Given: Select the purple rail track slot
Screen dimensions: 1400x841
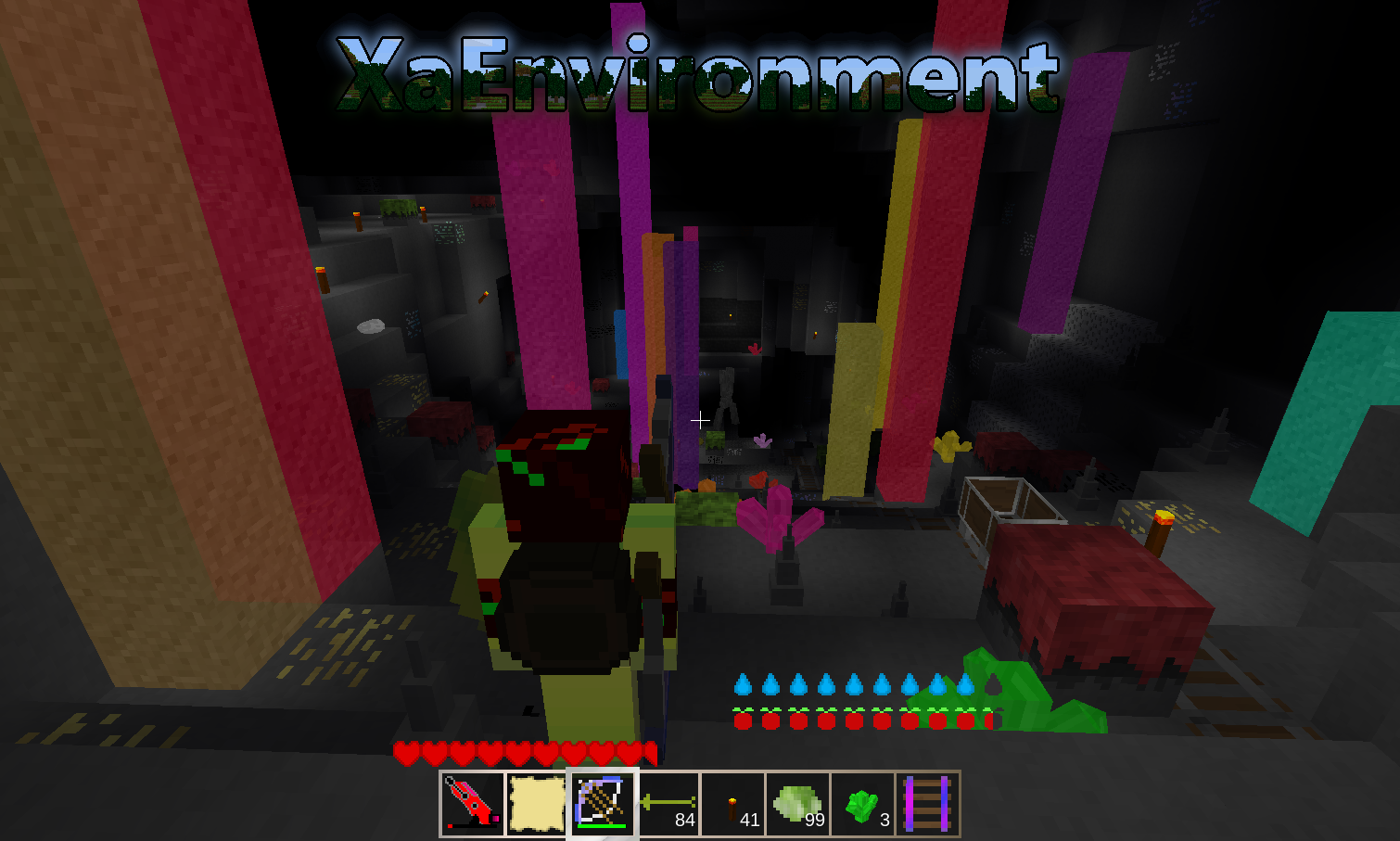Looking at the screenshot, I should pos(927,803).
